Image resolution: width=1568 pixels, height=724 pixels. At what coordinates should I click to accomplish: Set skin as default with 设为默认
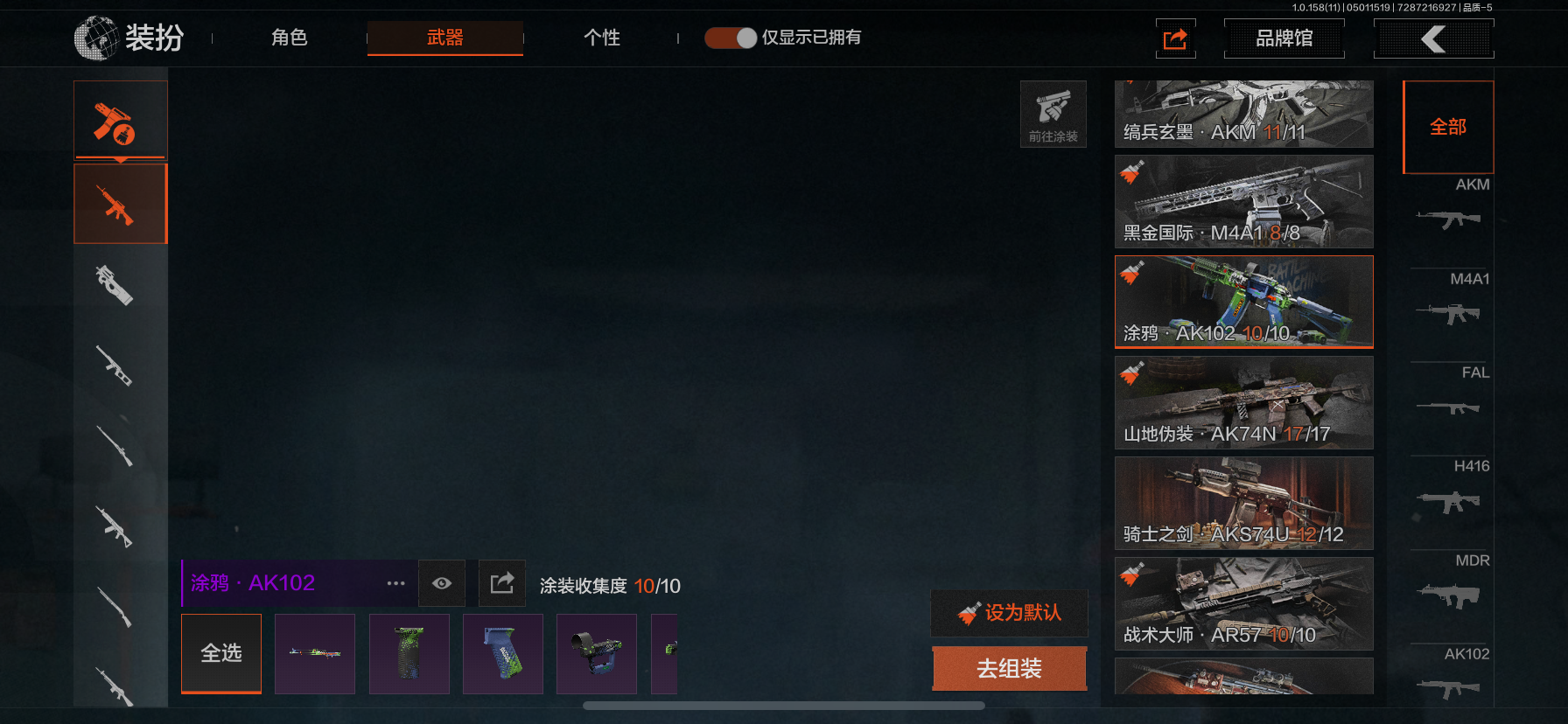tap(1010, 613)
